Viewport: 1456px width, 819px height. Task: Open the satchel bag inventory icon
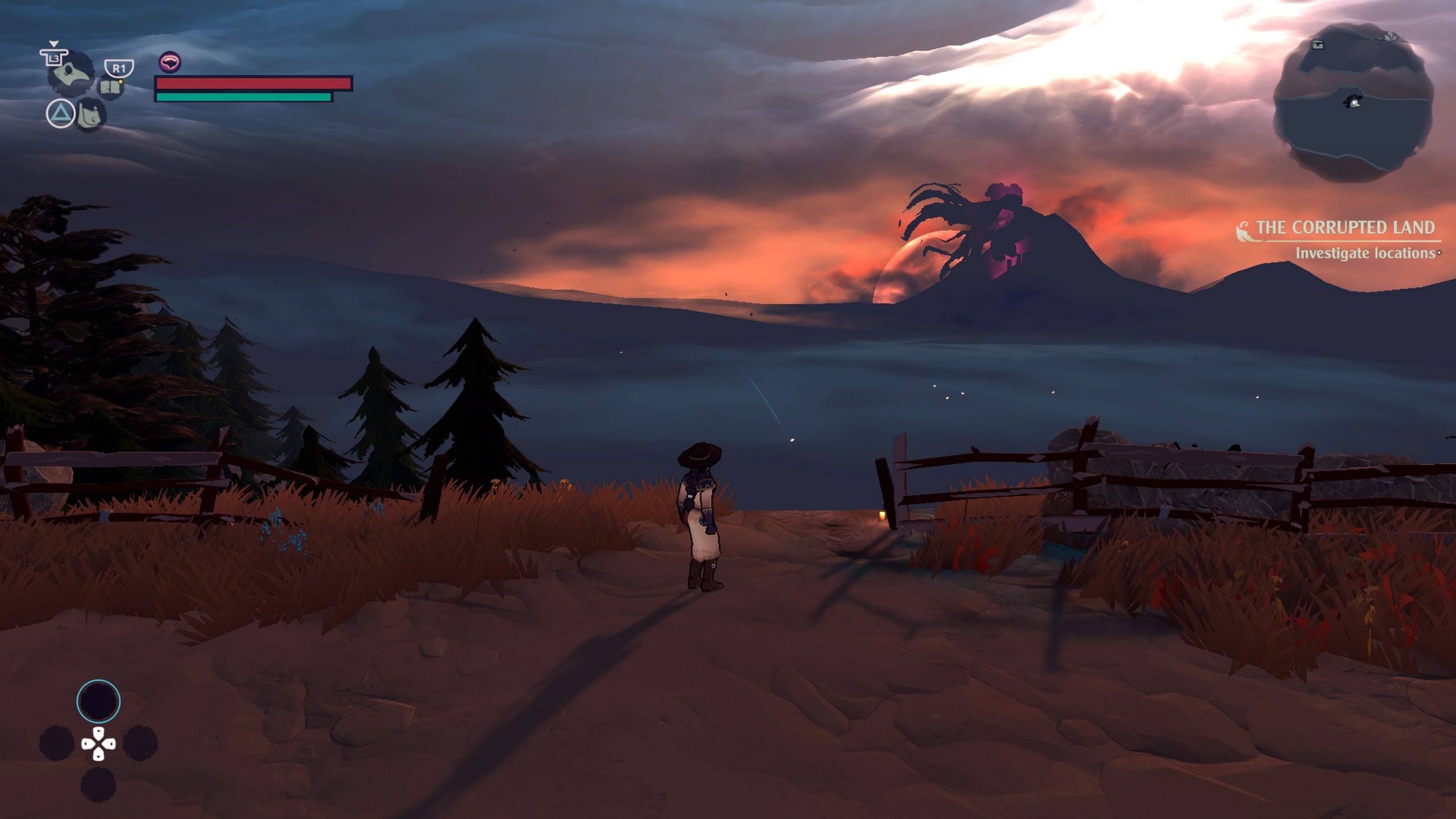[90, 114]
